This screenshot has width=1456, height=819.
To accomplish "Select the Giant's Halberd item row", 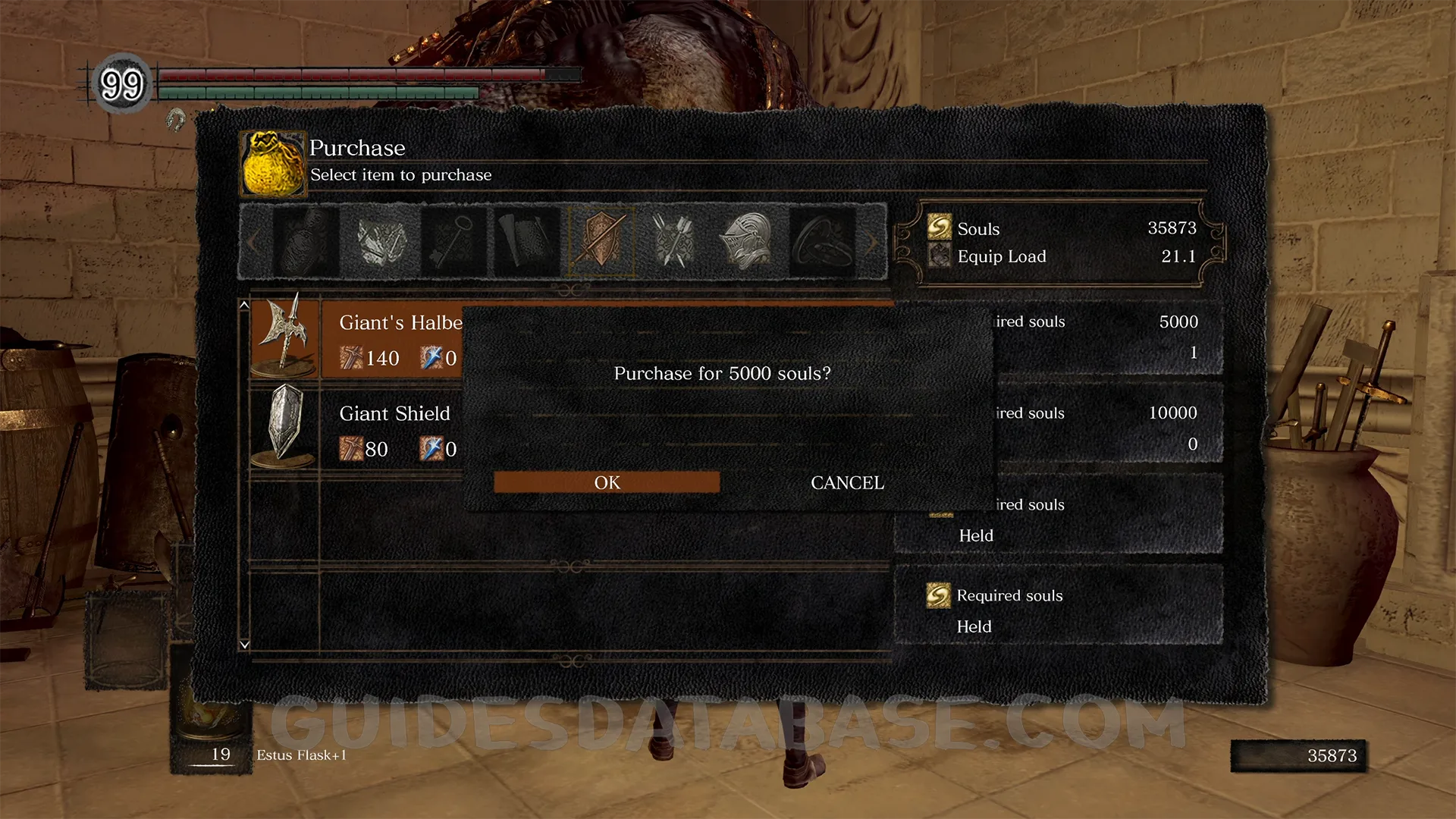I will [356, 339].
